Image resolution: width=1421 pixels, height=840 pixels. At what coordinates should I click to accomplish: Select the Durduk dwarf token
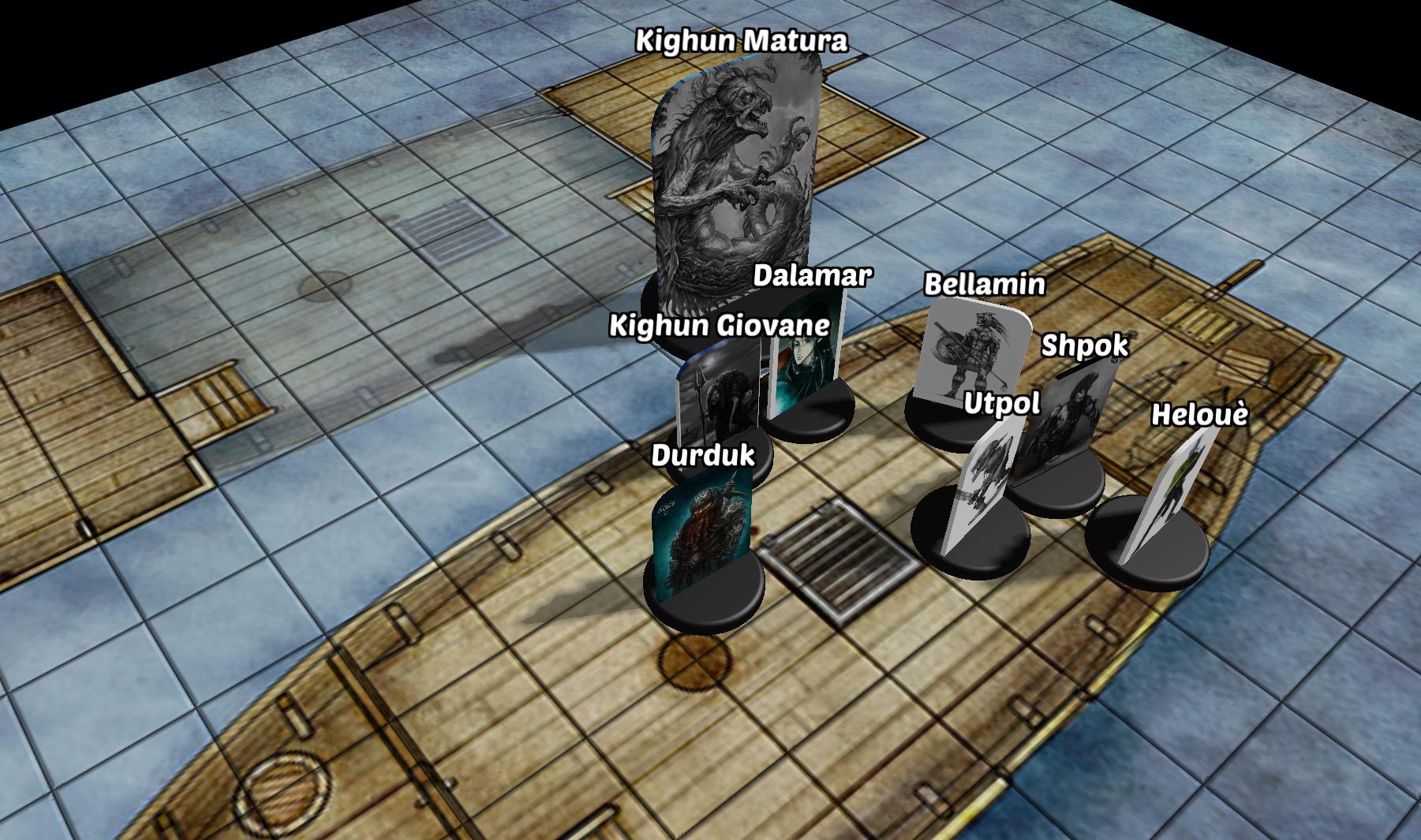pos(701,536)
